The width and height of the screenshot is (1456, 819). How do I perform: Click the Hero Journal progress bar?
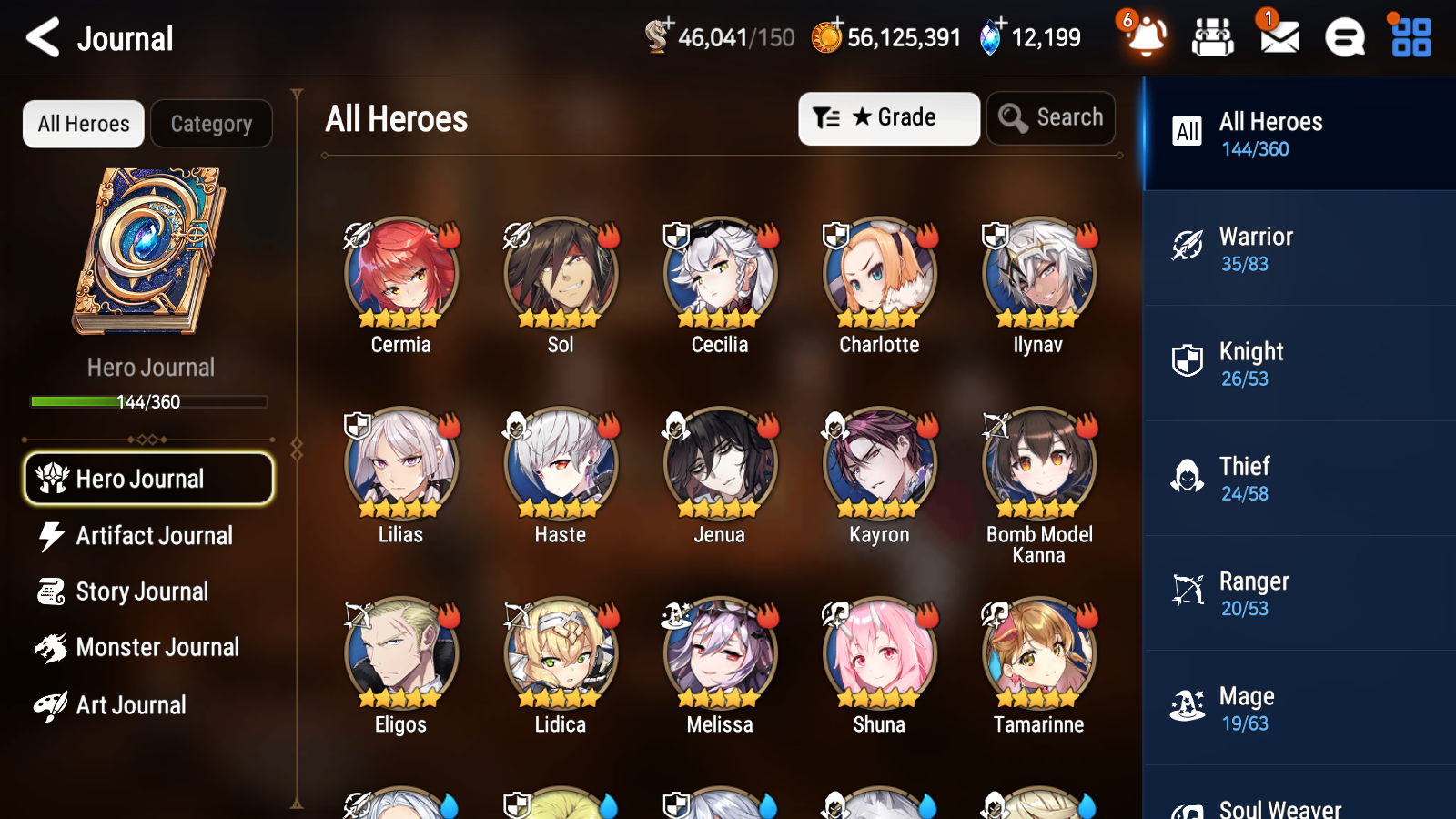[x=148, y=400]
